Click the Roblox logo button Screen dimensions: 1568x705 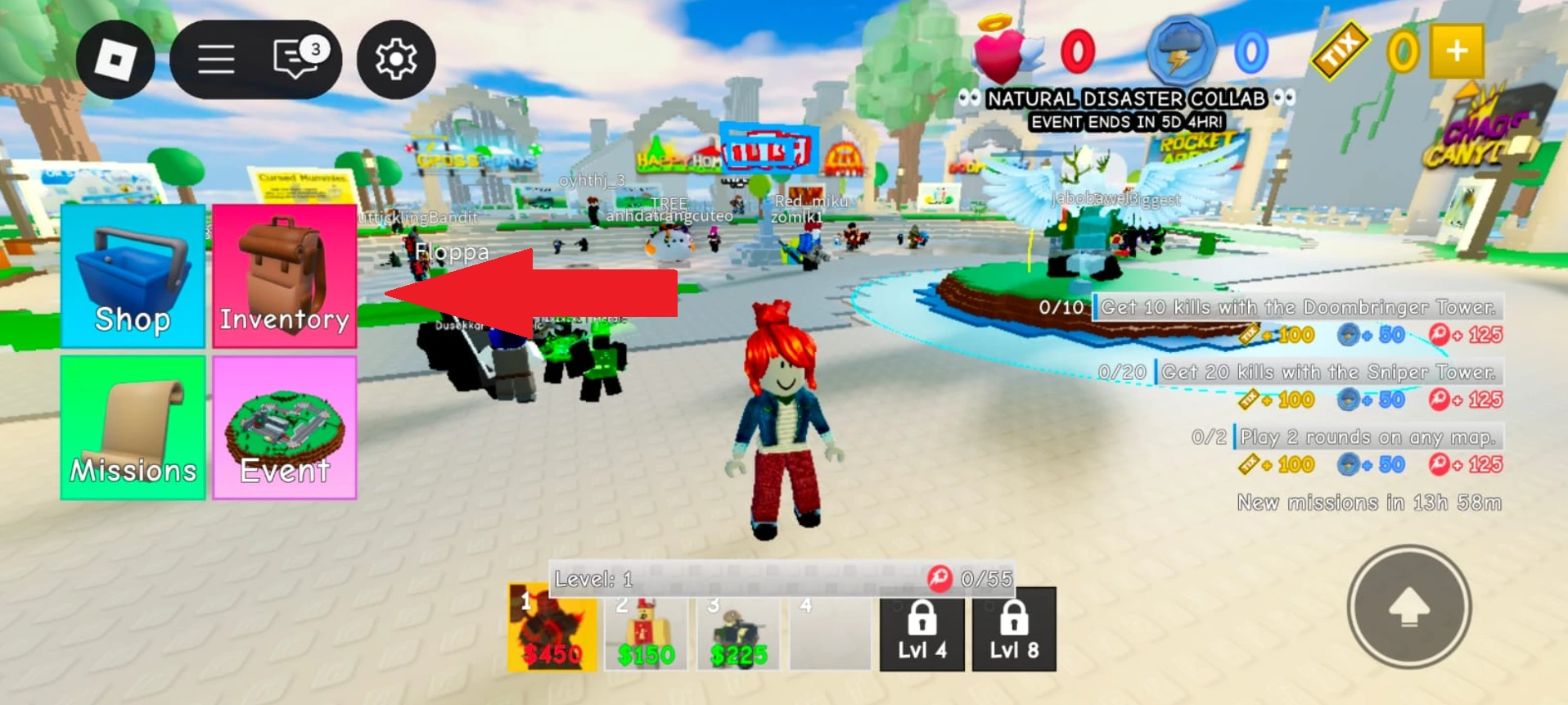(115, 60)
